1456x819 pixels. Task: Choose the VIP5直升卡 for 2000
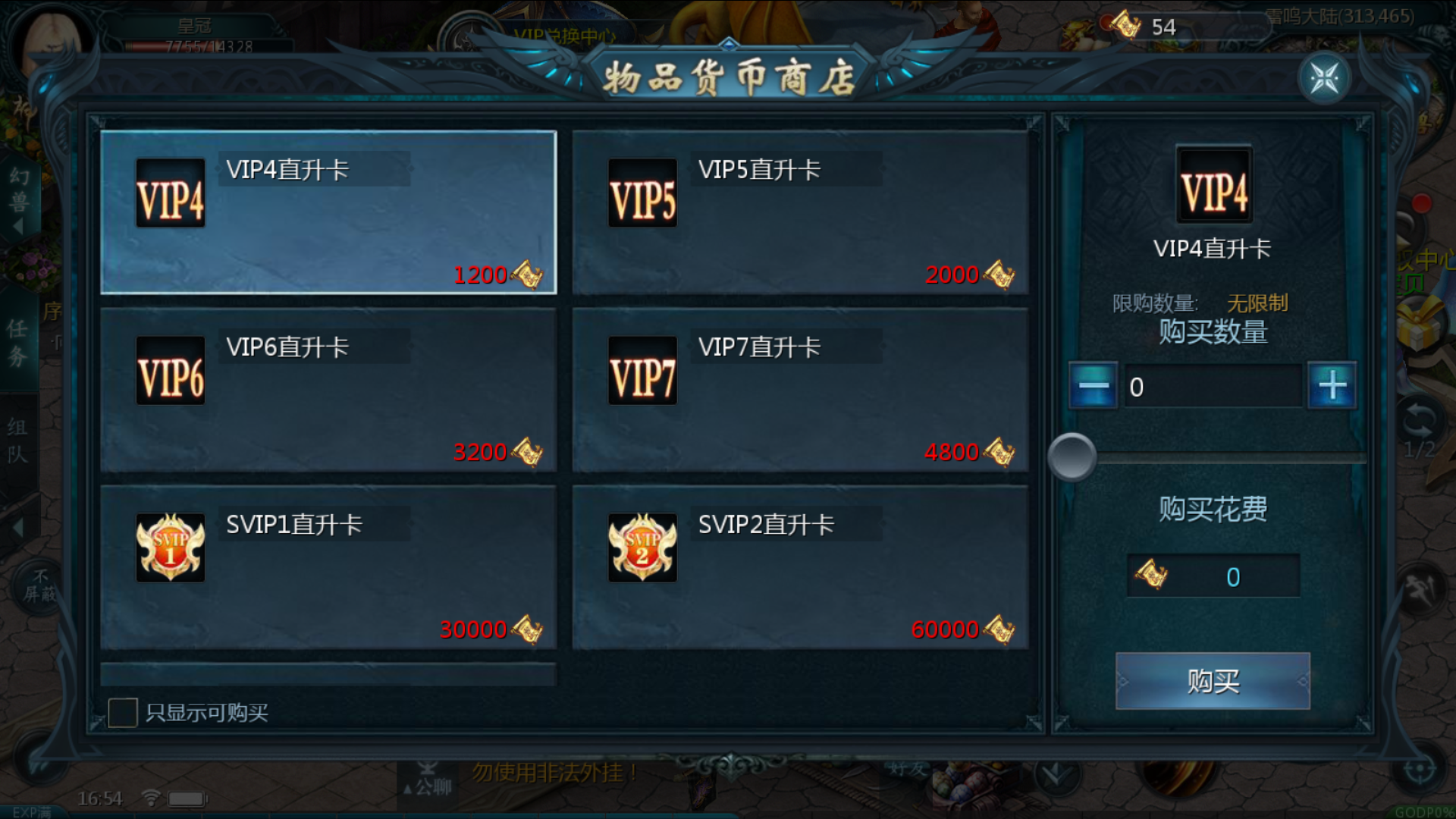click(800, 212)
